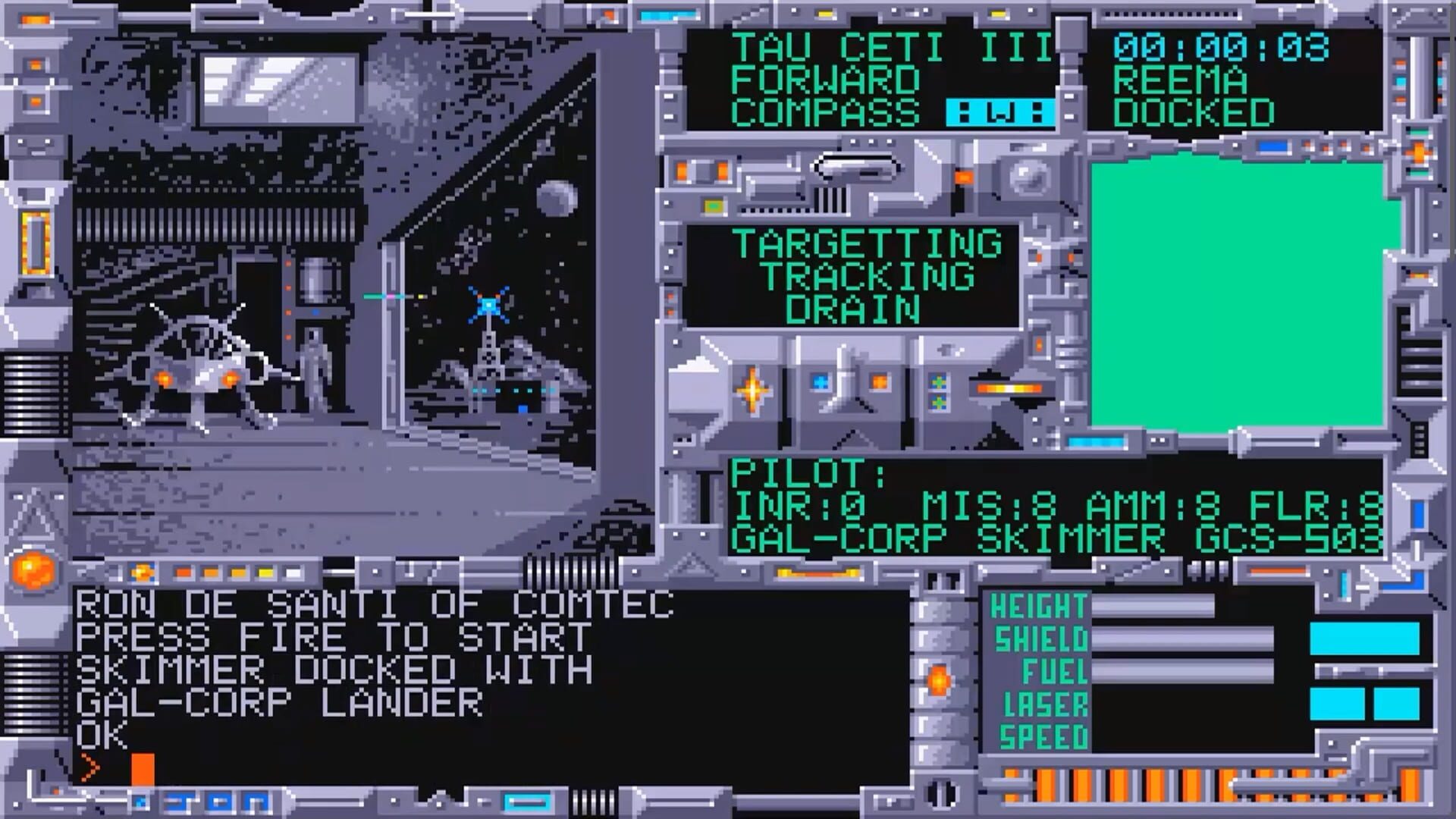The height and width of the screenshot is (819, 1456).
Task: Click the orange square weapons icon
Action: (x=879, y=383)
